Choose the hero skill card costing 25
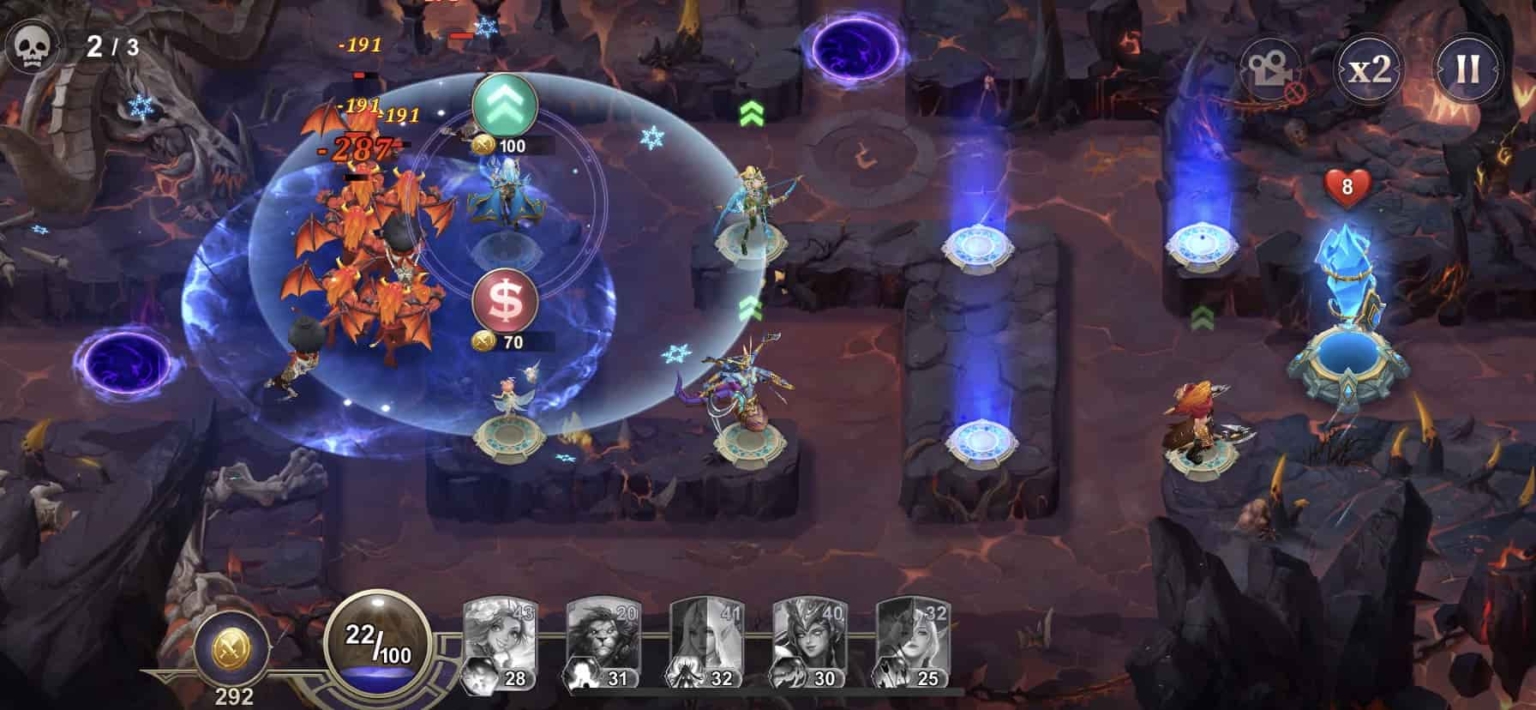 pyautogui.click(x=912, y=643)
